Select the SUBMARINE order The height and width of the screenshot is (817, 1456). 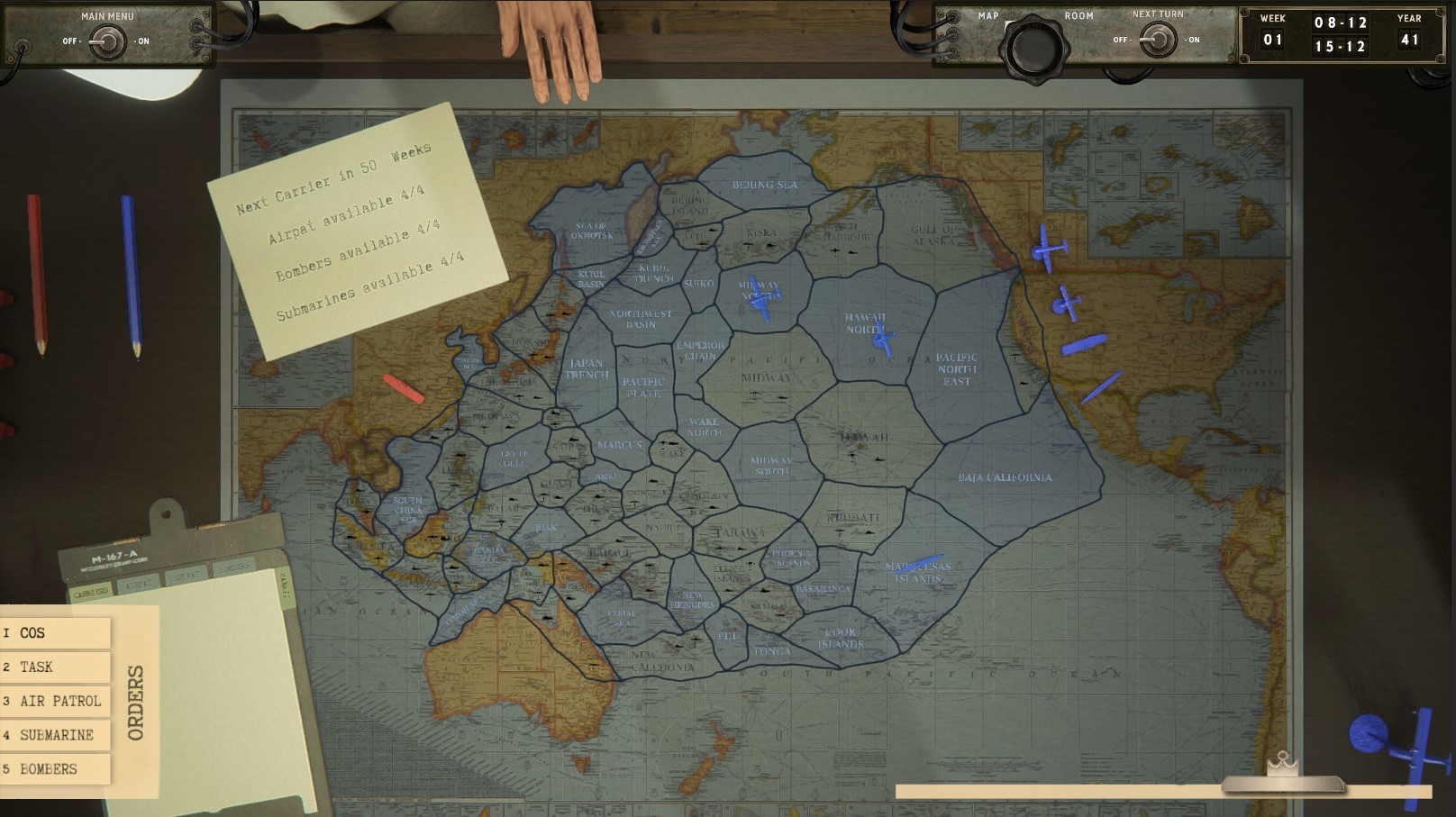[56, 735]
